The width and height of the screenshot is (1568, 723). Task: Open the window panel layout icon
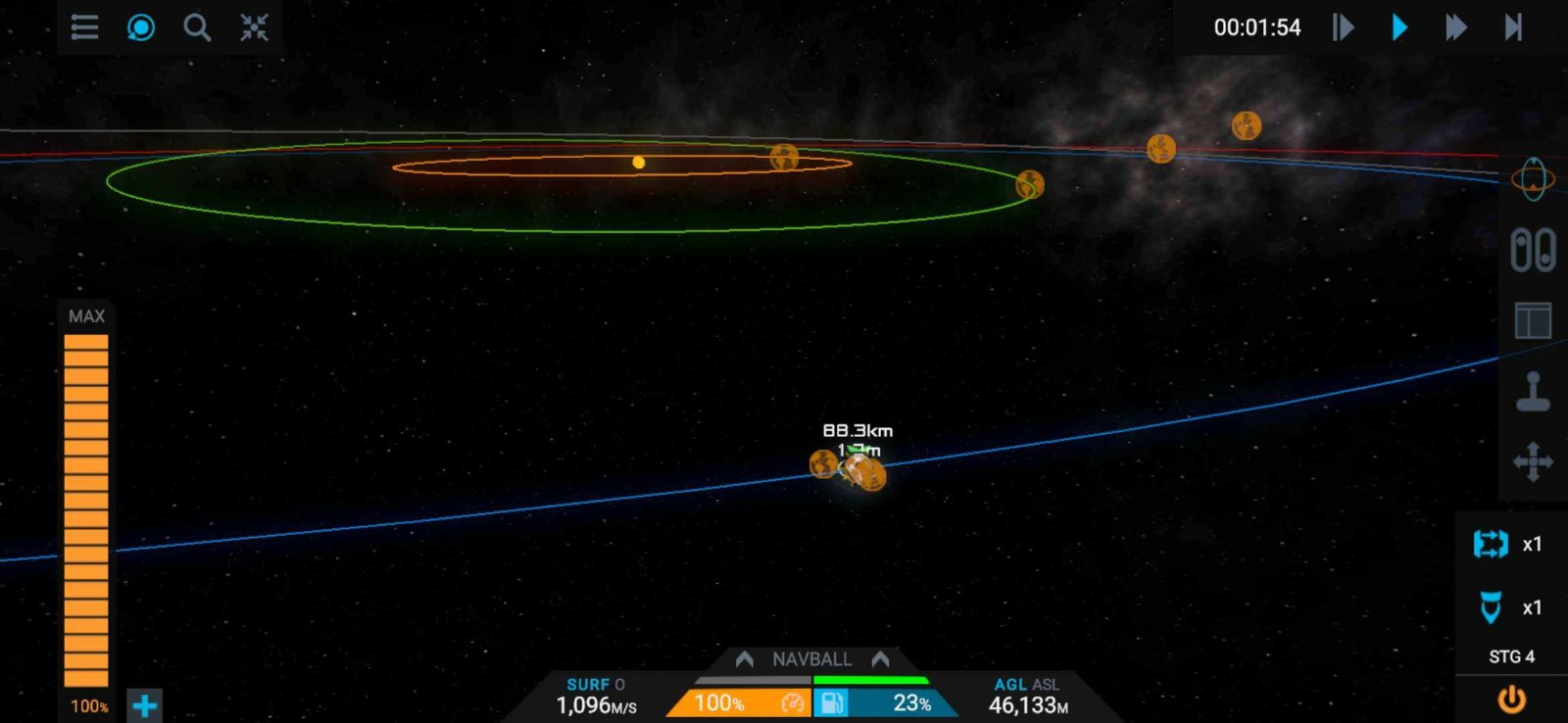pyautogui.click(x=1533, y=320)
